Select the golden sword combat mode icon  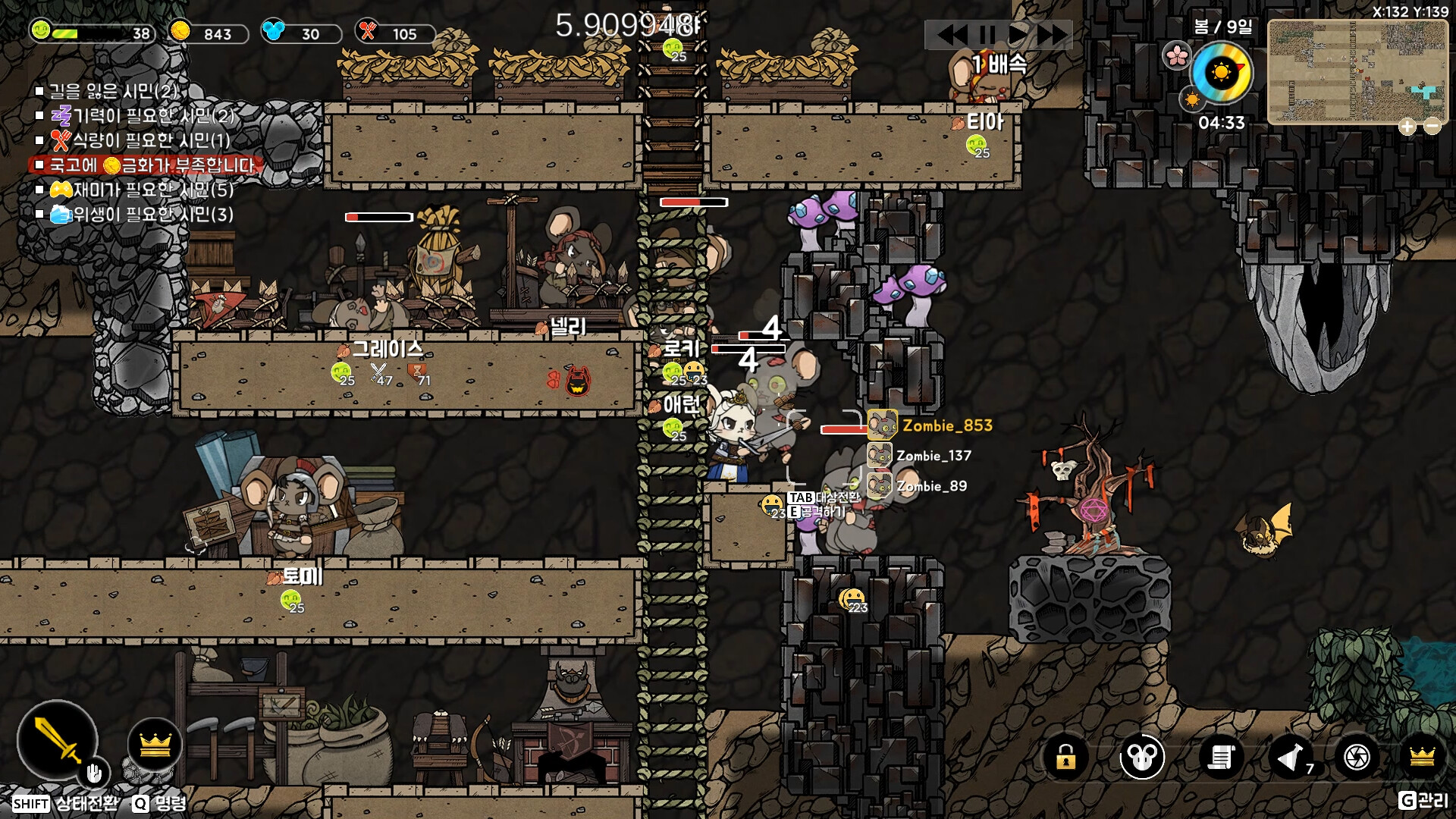[58, 740]
